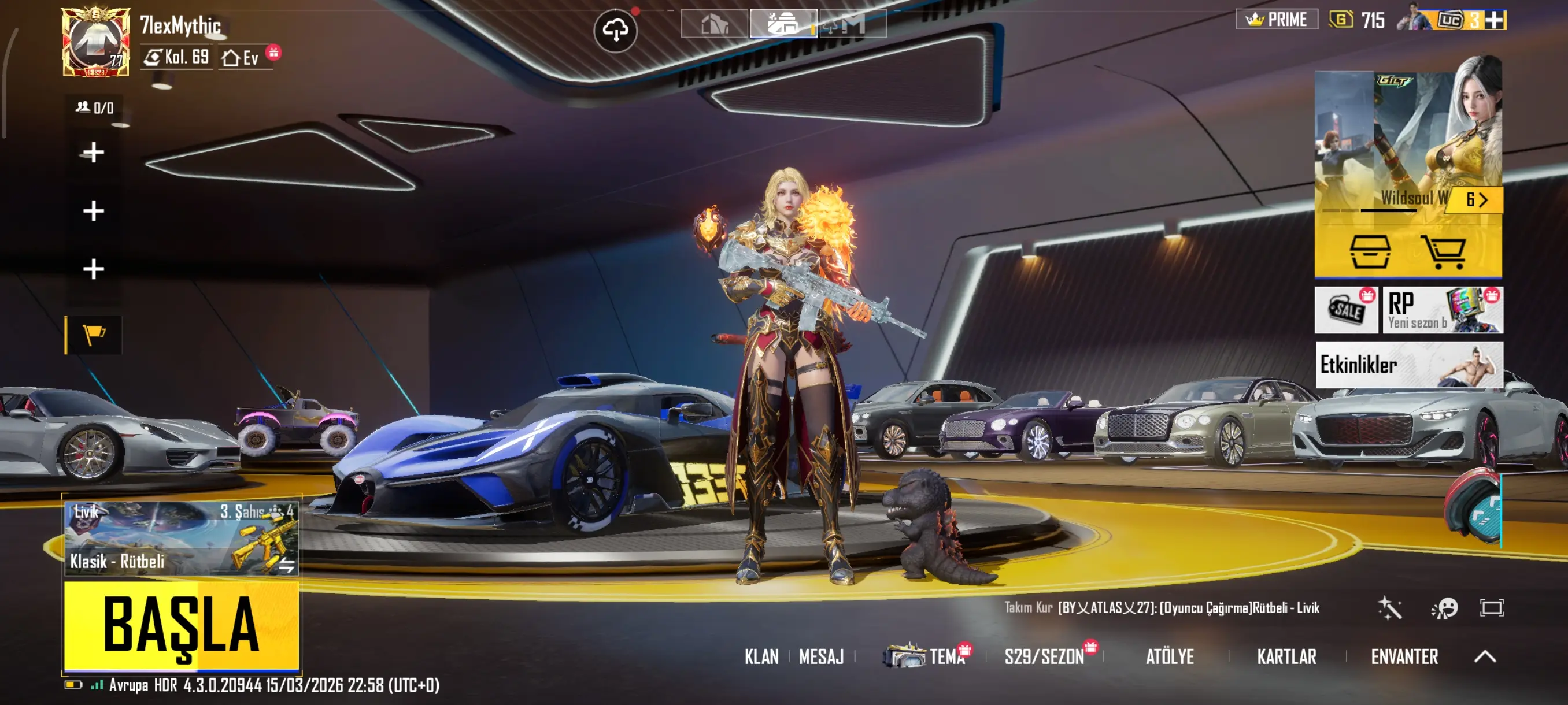Expand the bottom menu with the arrow
This screenshot has height=705, width=1568.
tap(1485, 656)
